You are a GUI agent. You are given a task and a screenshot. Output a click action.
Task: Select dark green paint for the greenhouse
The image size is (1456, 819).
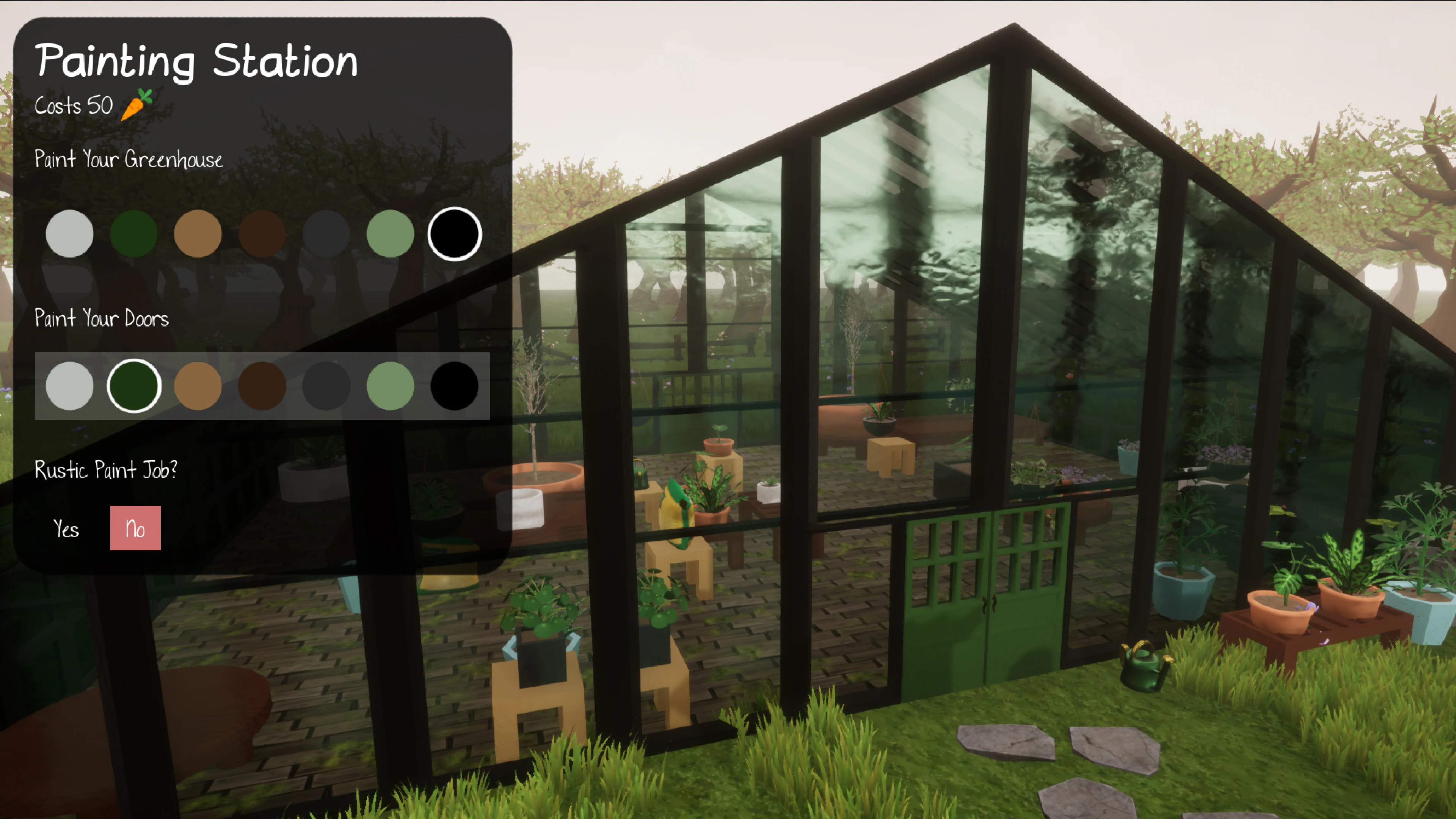[x=134, y=234]
